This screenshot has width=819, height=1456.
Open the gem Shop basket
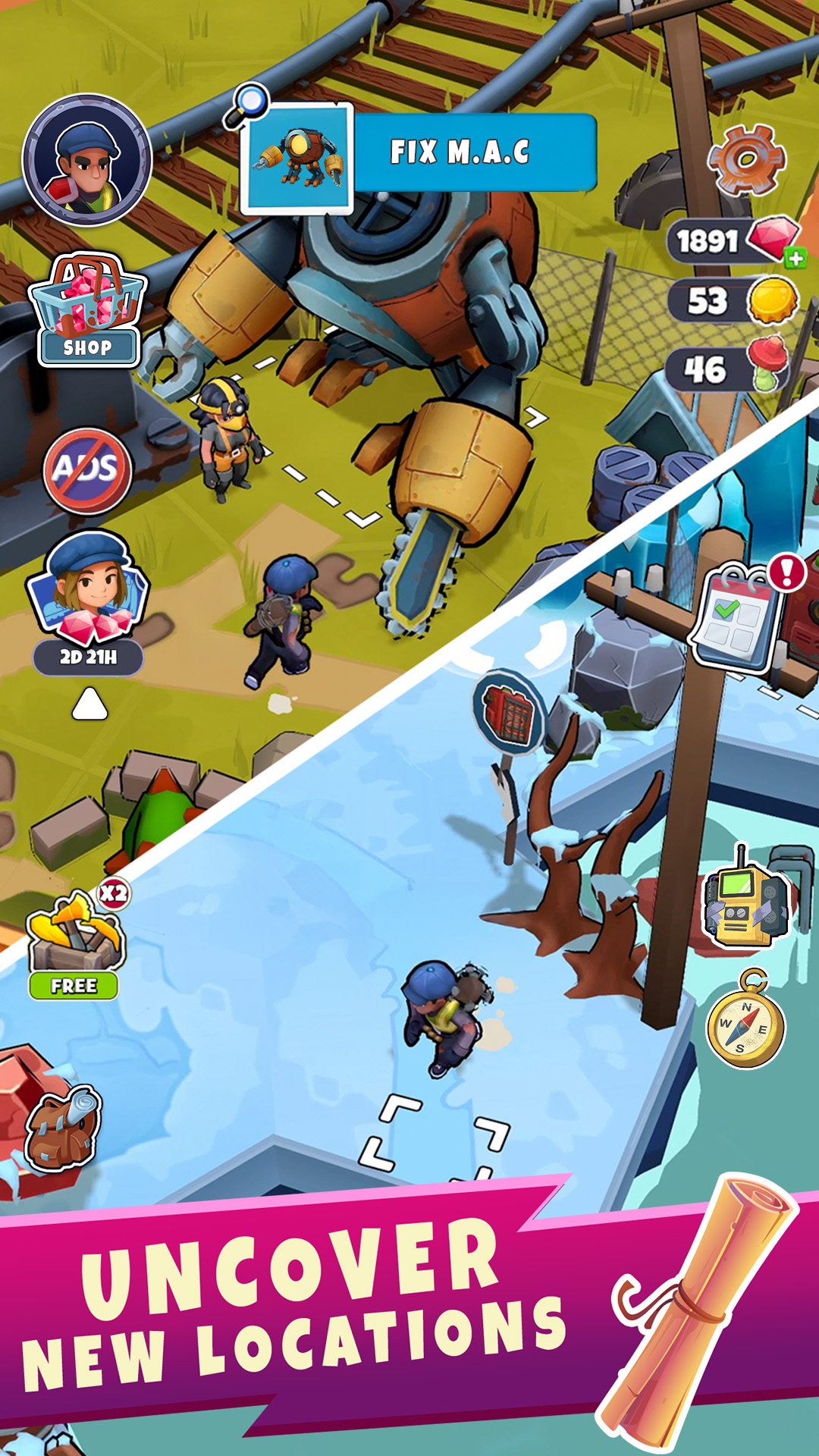click(87, 311)
